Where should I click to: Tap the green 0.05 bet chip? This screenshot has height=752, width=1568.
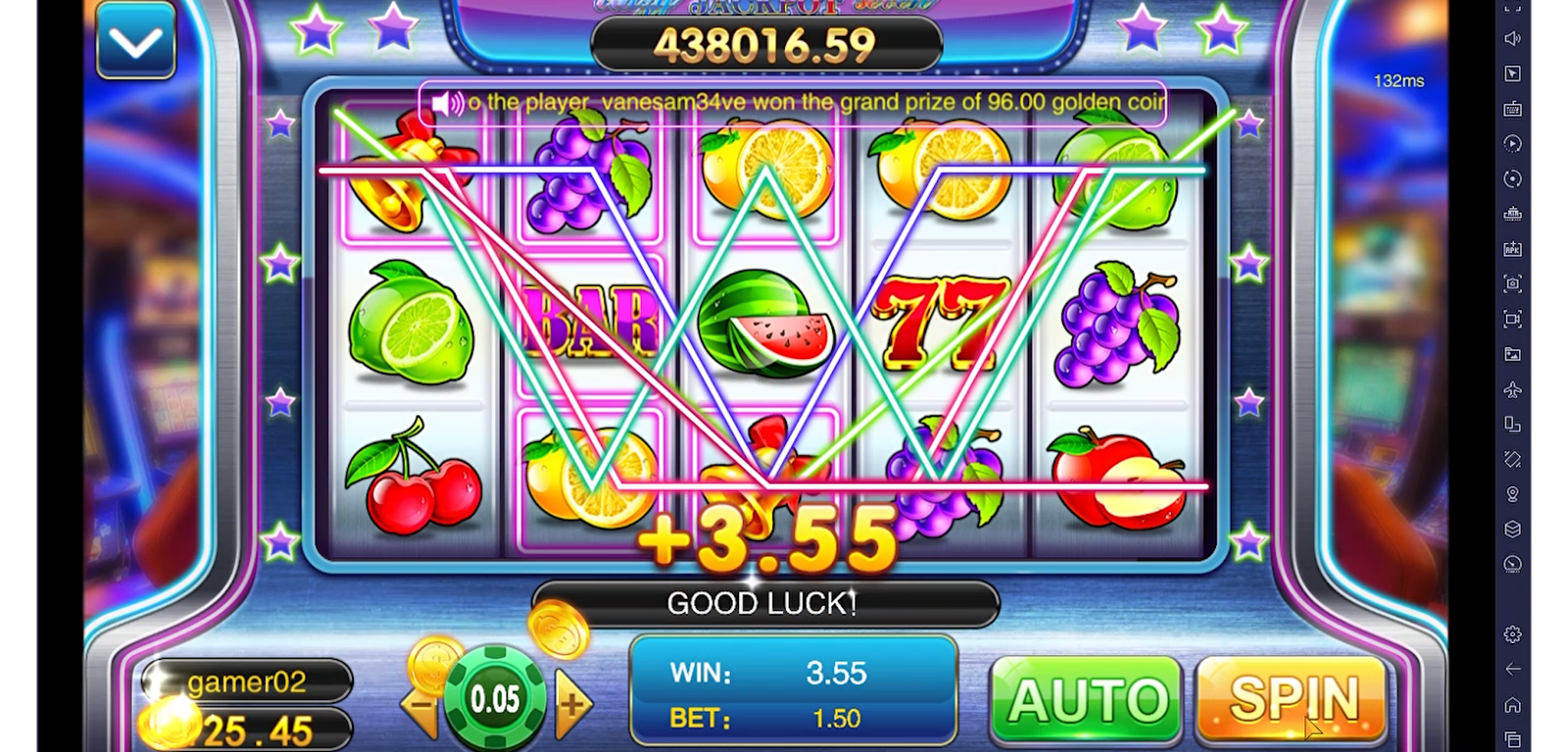(495, 698)
